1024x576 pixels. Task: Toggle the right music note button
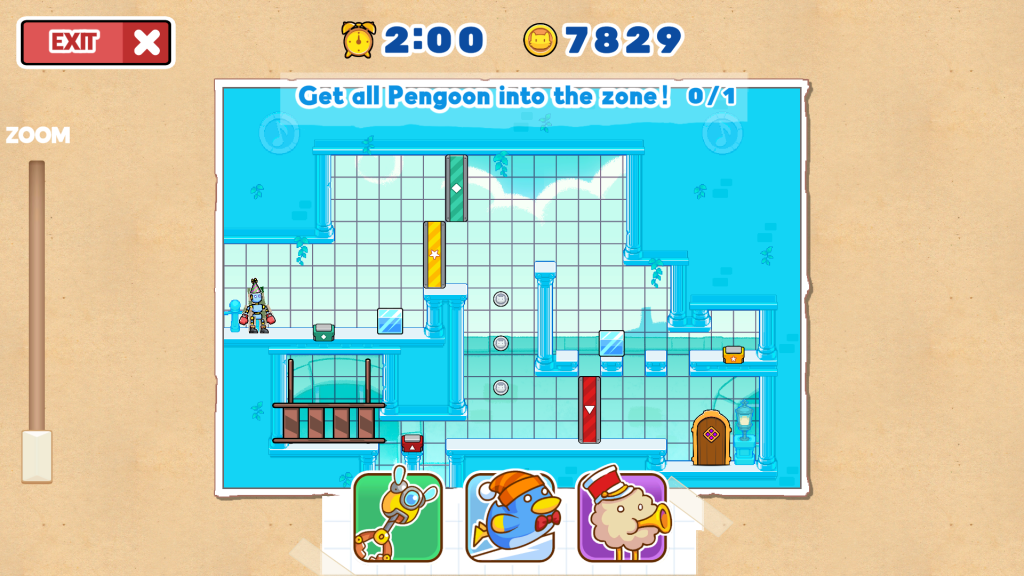pos(722,133)
